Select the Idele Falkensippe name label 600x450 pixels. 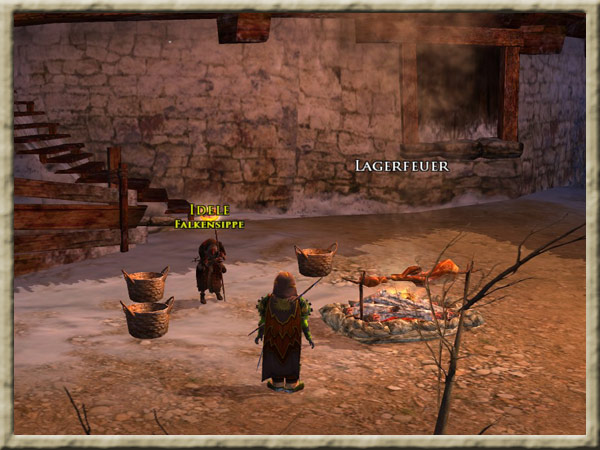209,216
